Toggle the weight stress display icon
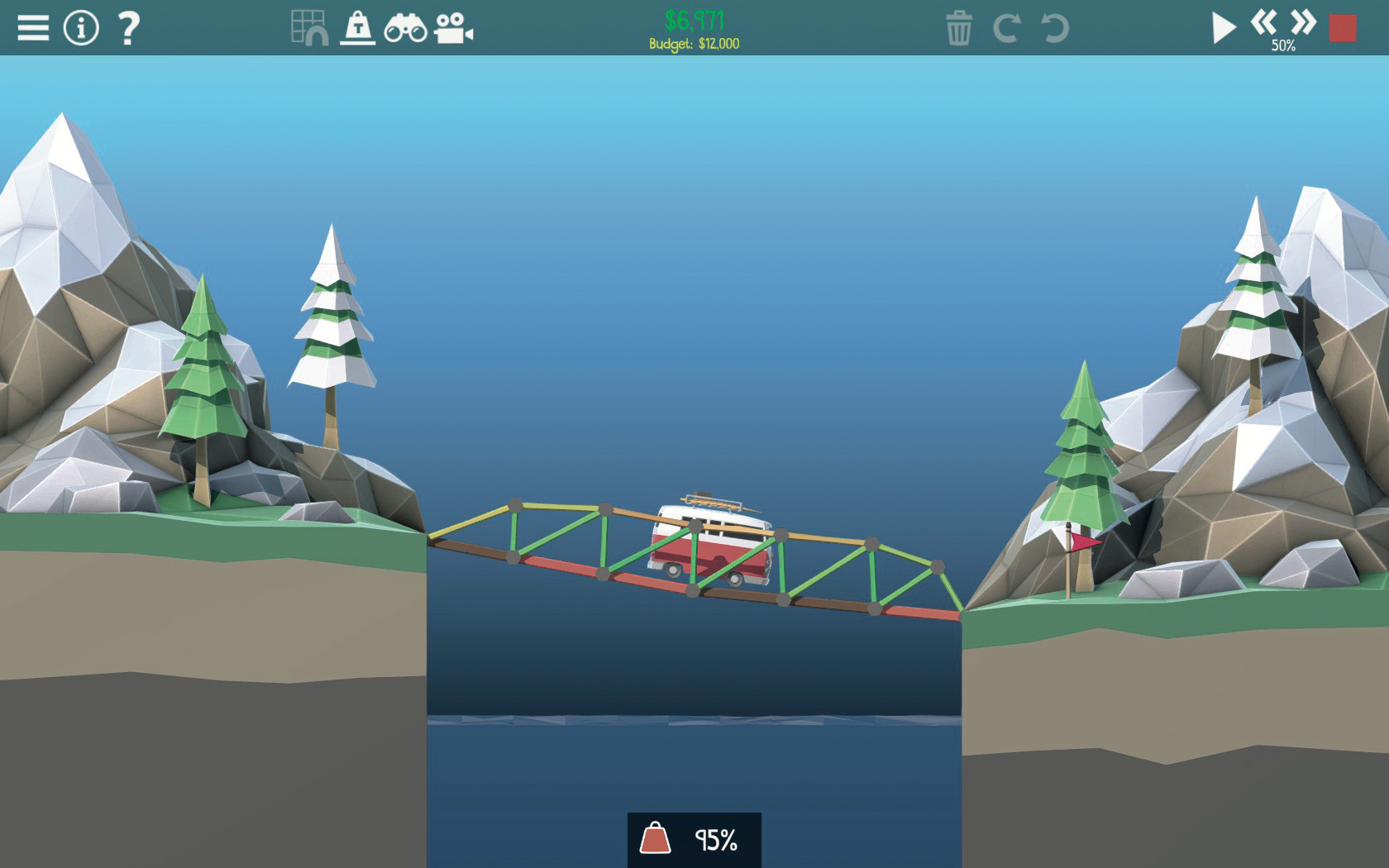This screenshot has width=1389, height=868. [x=358, y=27]
